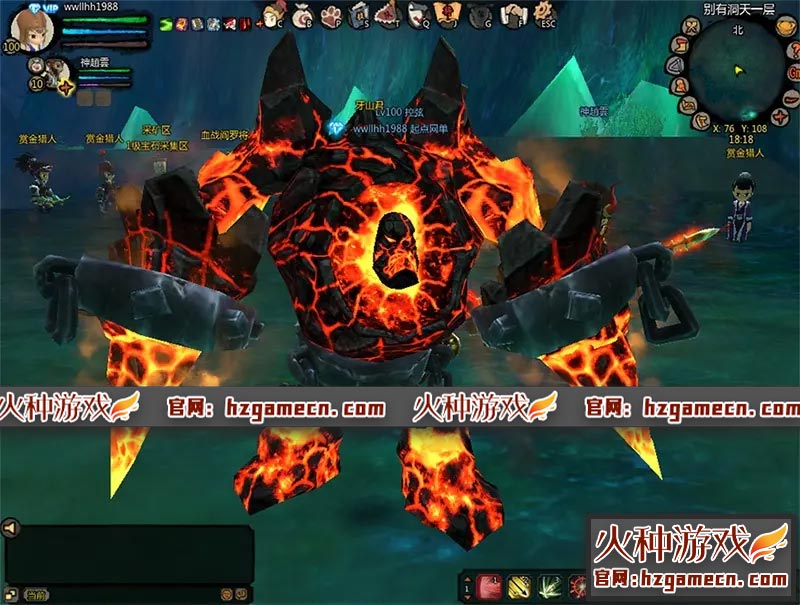Image resolution: width=800 pixels, height=605 pixels.
Task: Open the ESC gear system menu
Action: point(545,14)
